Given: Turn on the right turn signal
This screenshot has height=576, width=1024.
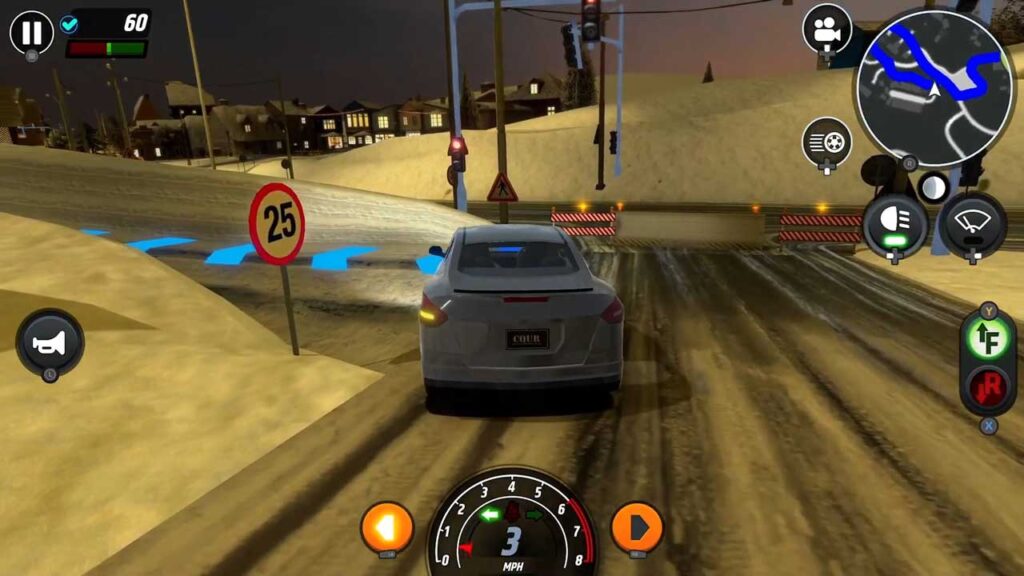Looking at the screenshot, I should pos(637,526).
